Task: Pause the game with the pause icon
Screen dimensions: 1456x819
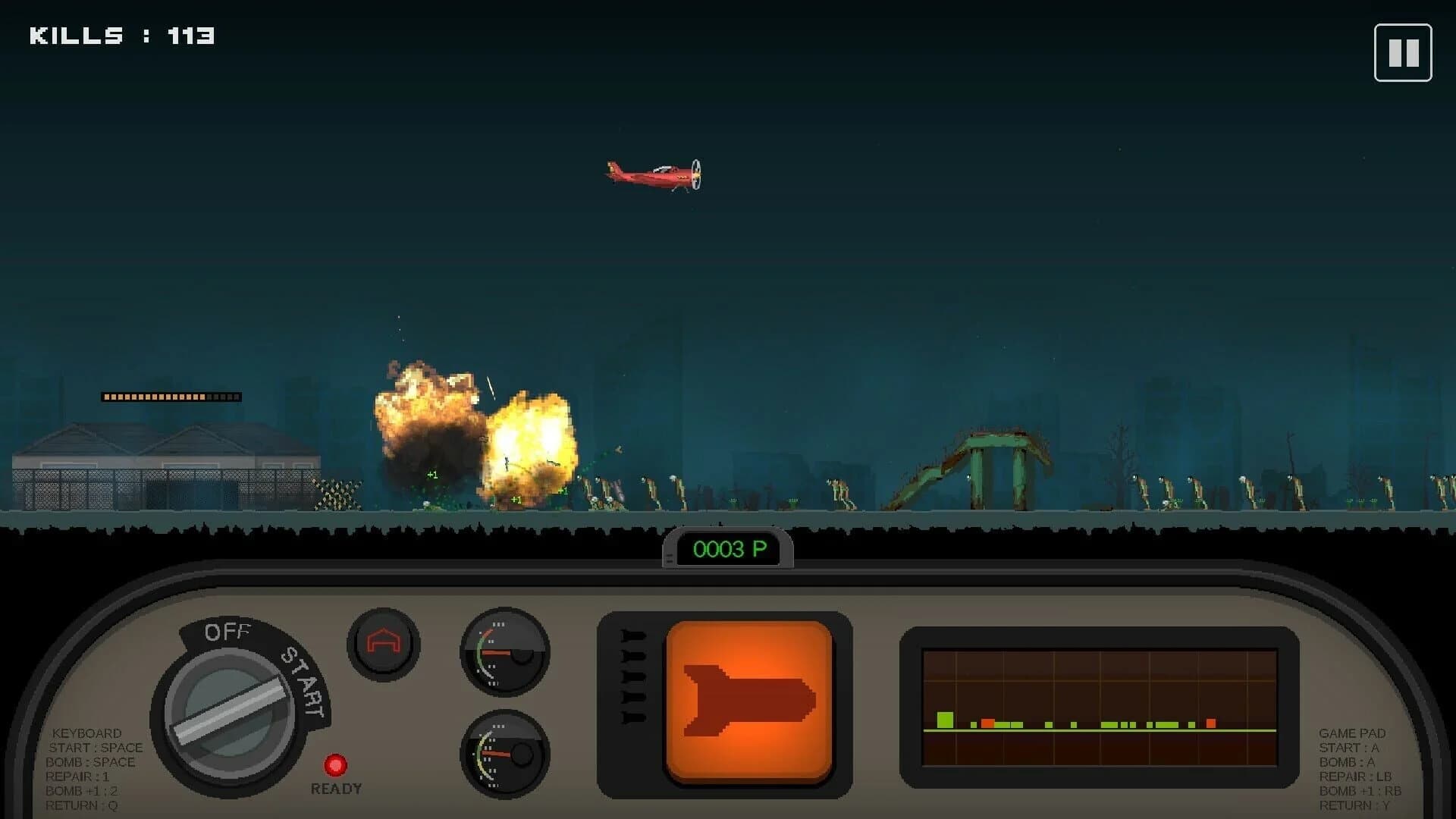Action: pyautogui.click(x=1402, y=52)
